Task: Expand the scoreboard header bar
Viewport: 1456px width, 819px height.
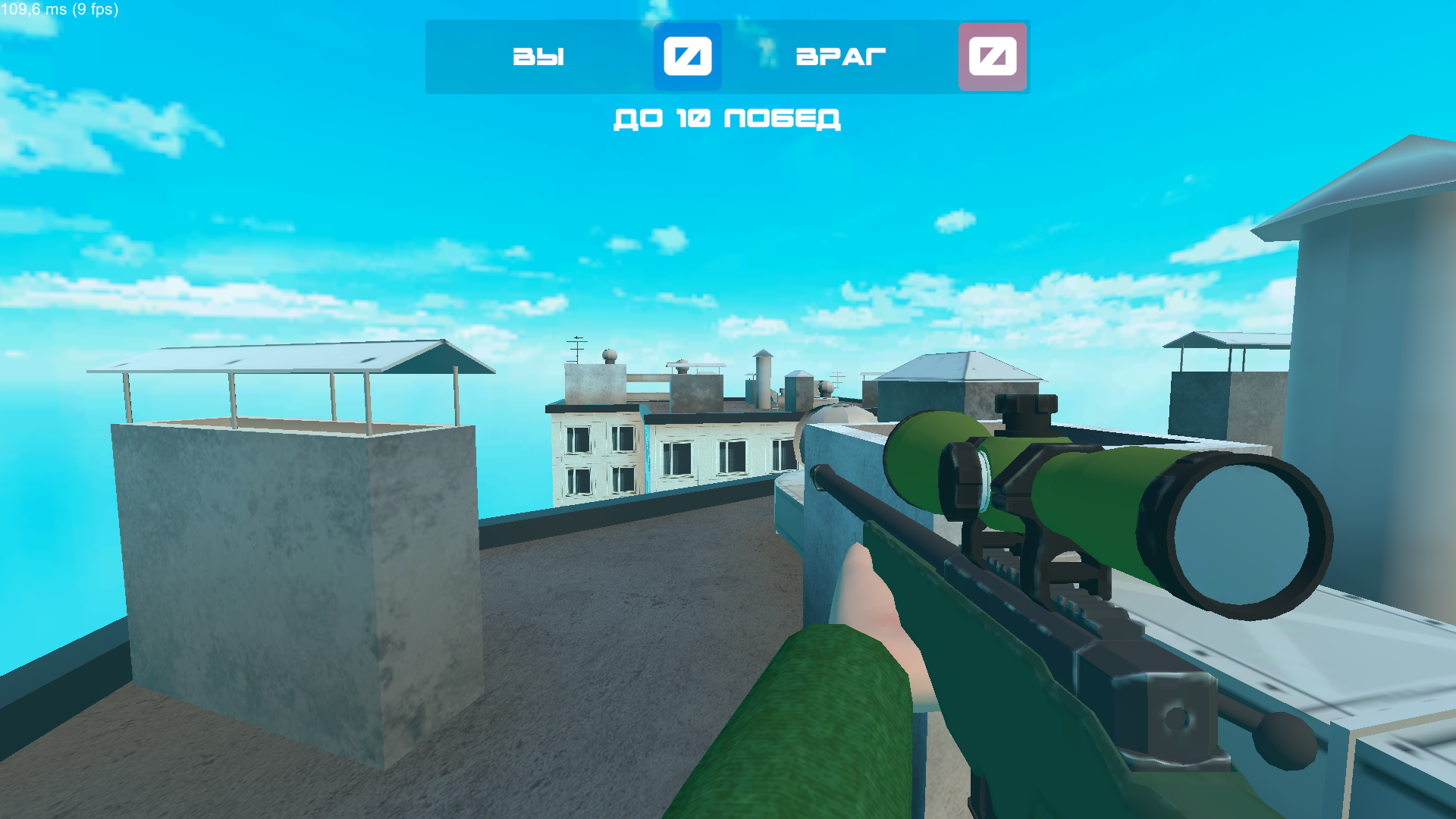Action: (728, 56)
